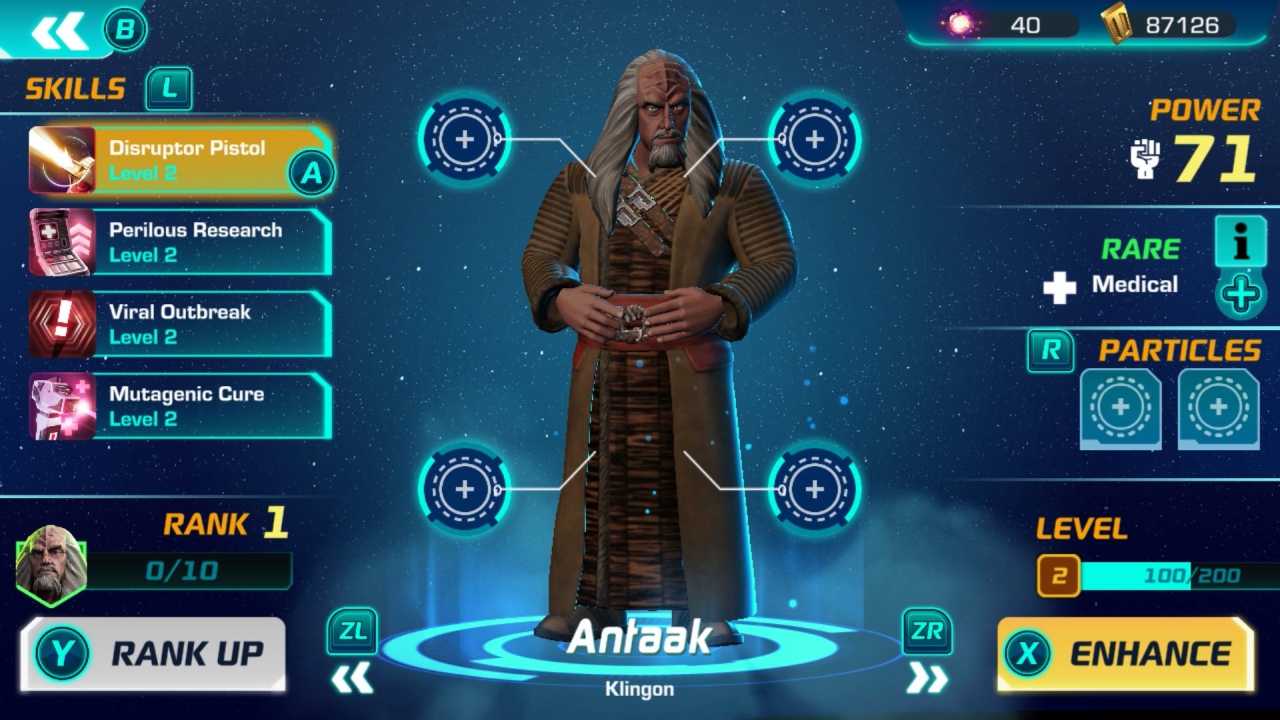Screen dimensions: 1280x720
Task: Open the rare rarity info icon
Action: pyautogui.click(x=1240, y=242)
